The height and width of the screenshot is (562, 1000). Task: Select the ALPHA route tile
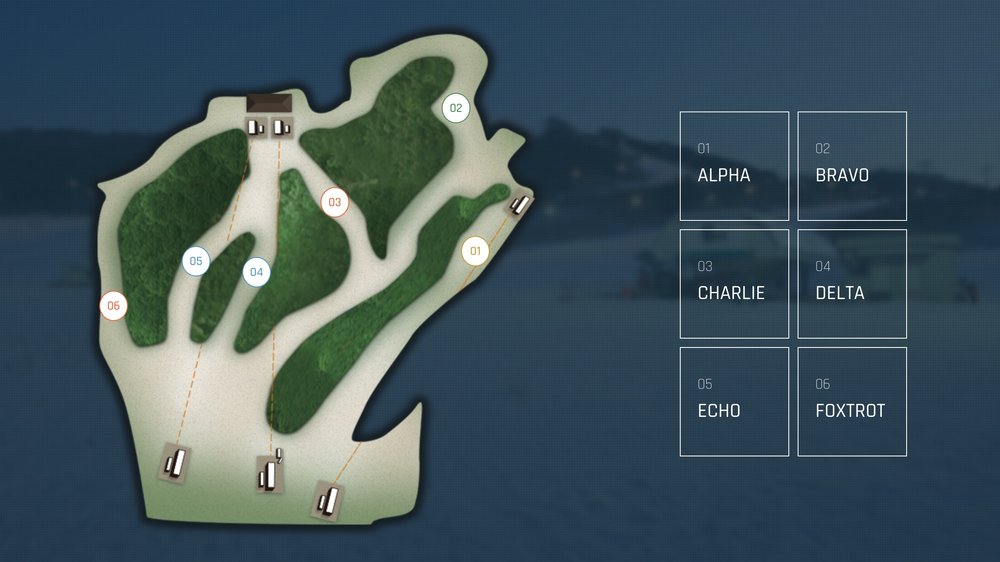(x=734, y=166)
